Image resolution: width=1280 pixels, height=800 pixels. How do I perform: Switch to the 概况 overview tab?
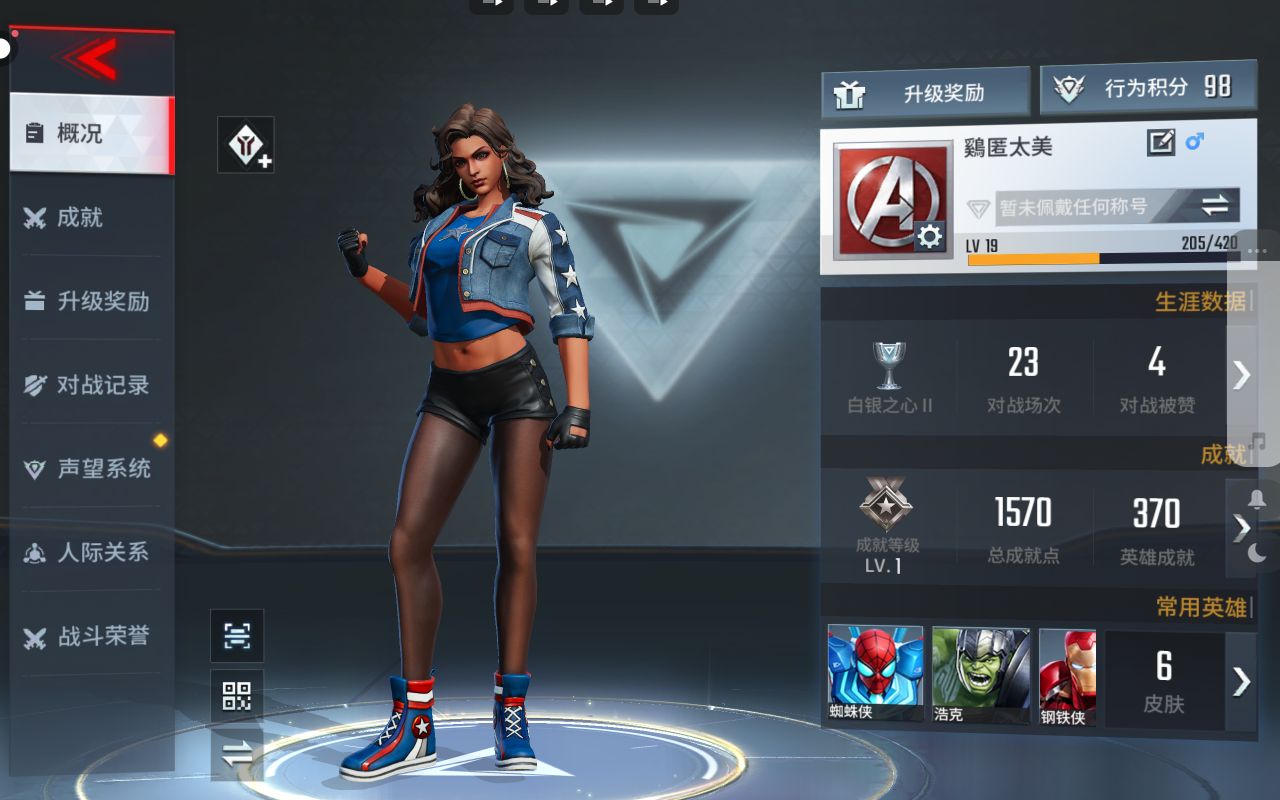pyautogui.click(x=90, y=133)
